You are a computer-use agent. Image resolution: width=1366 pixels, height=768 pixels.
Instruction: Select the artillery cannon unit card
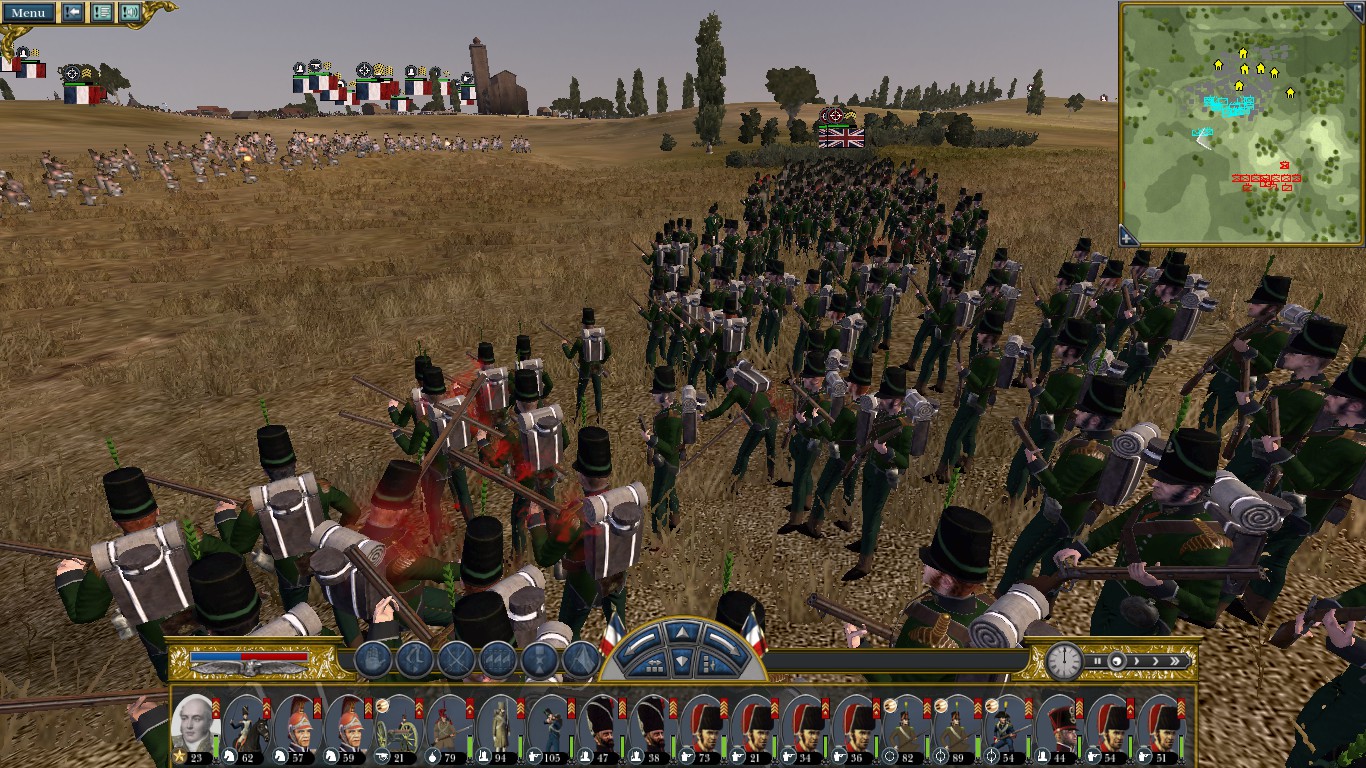(398, 723)
